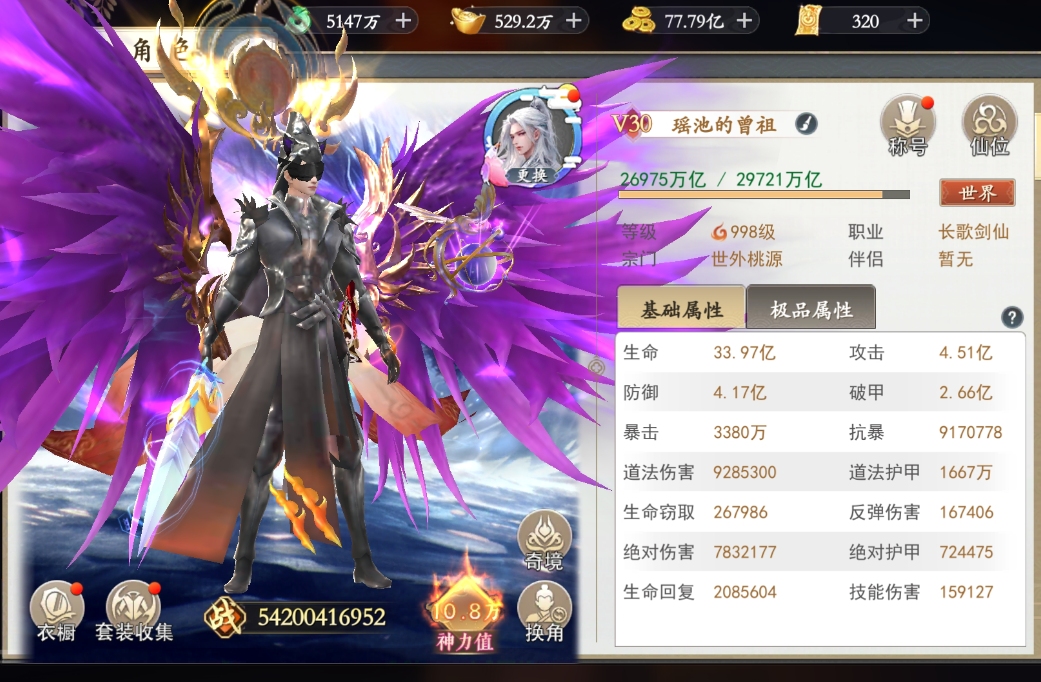
Task: Open the 套装收集 set collection
Action: (134, 611)
